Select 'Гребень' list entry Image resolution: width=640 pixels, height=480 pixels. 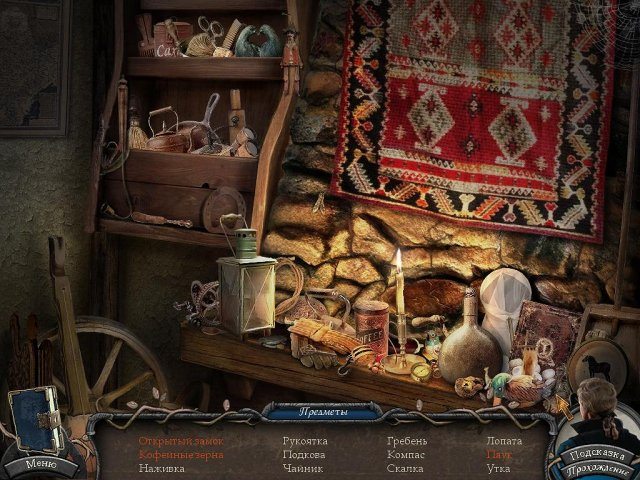[407, 441]
